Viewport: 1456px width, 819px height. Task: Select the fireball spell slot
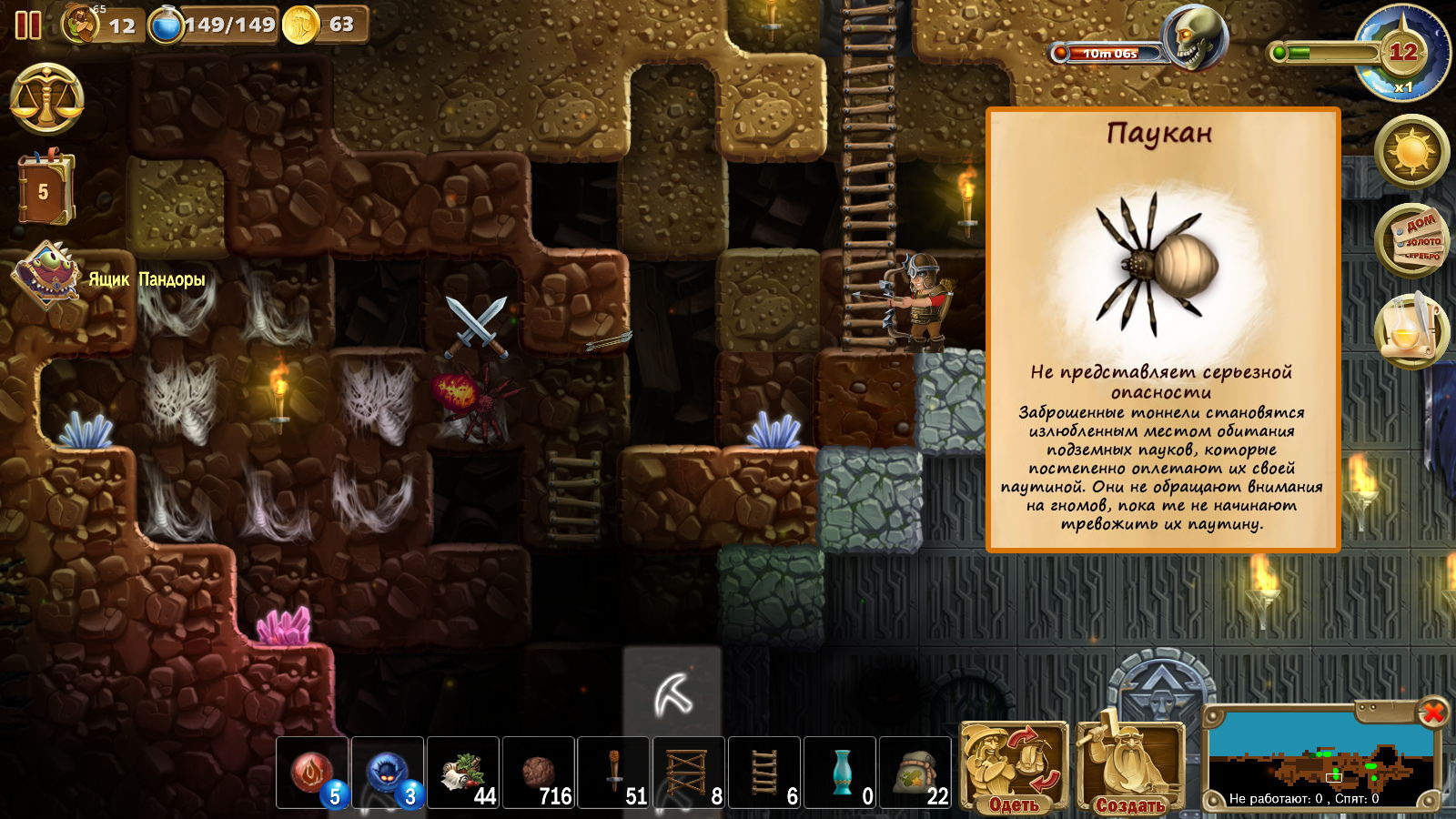tap(313, 773)
